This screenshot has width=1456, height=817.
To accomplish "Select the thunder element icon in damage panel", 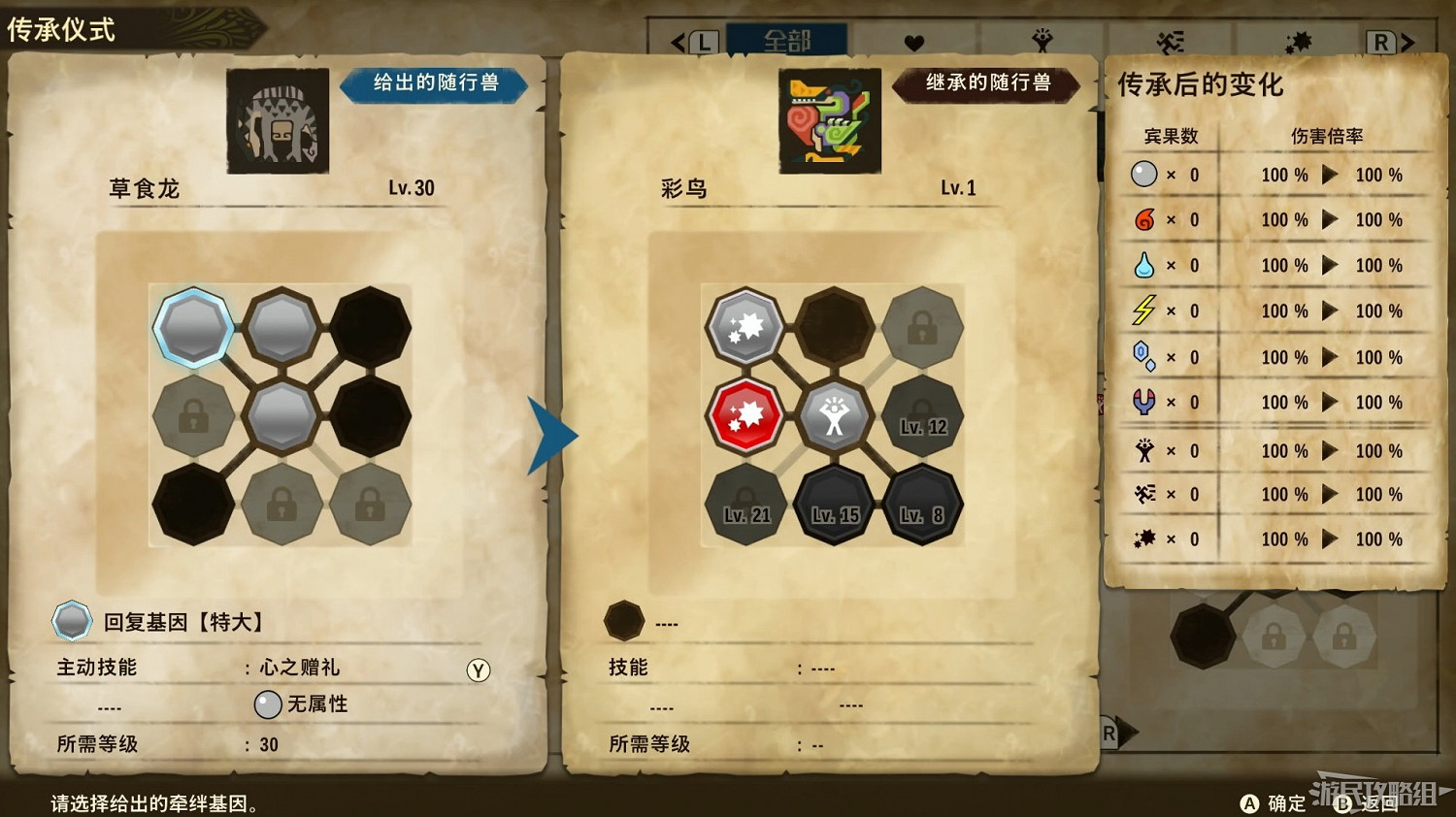I will coord(1145,310).
